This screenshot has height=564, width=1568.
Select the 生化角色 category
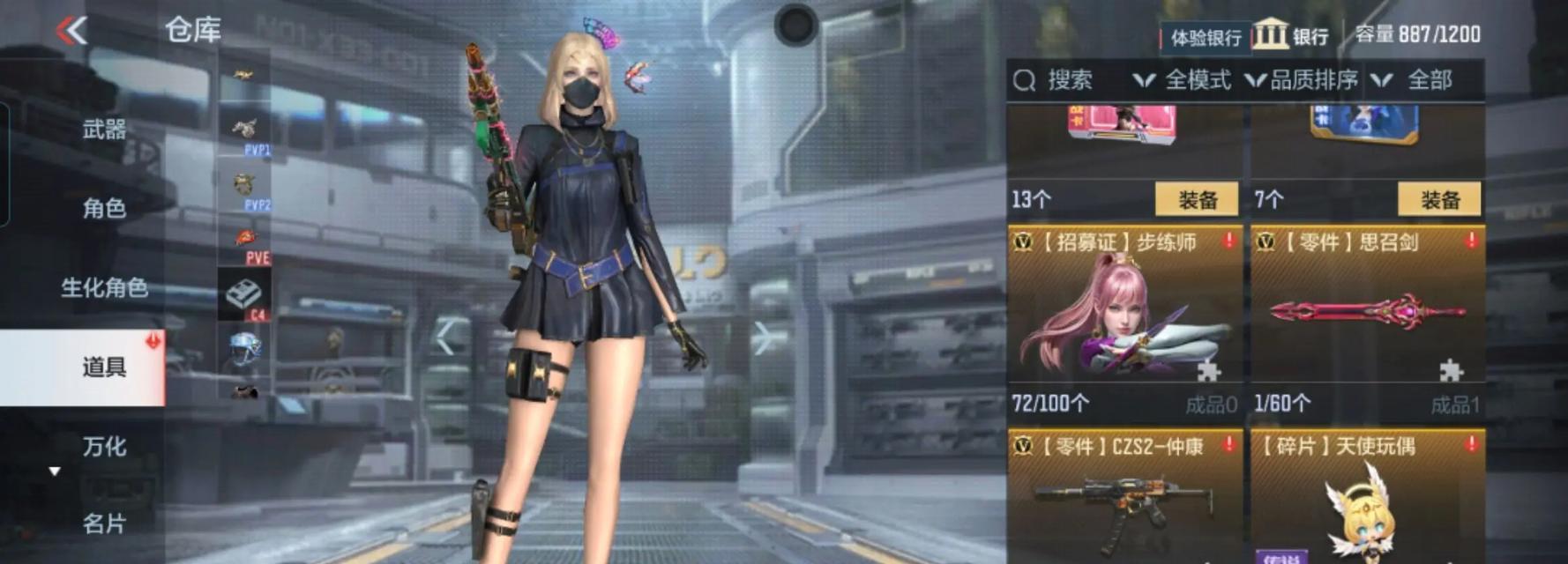tap(103, 287)
